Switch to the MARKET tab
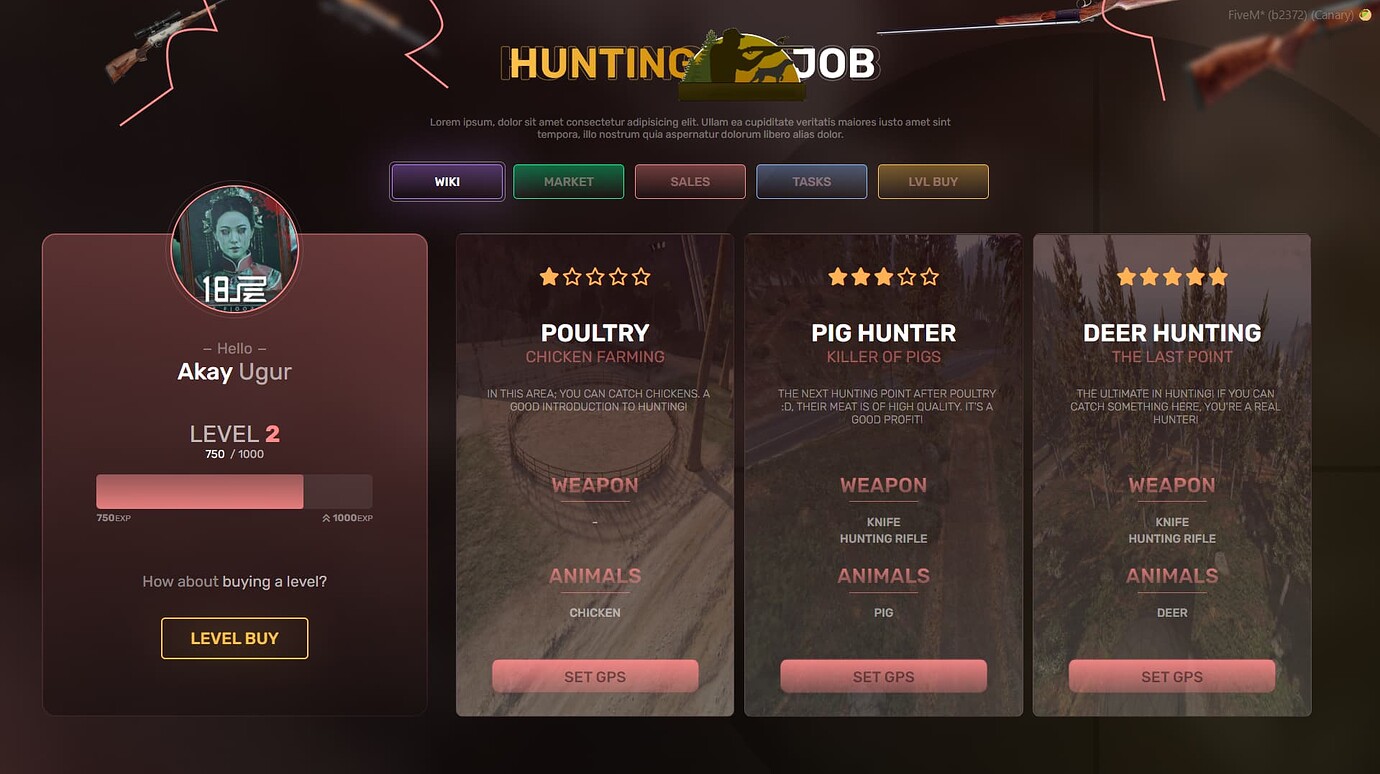Image resolution: width=1380 pixels, height=774 pixels. point(568,181)
